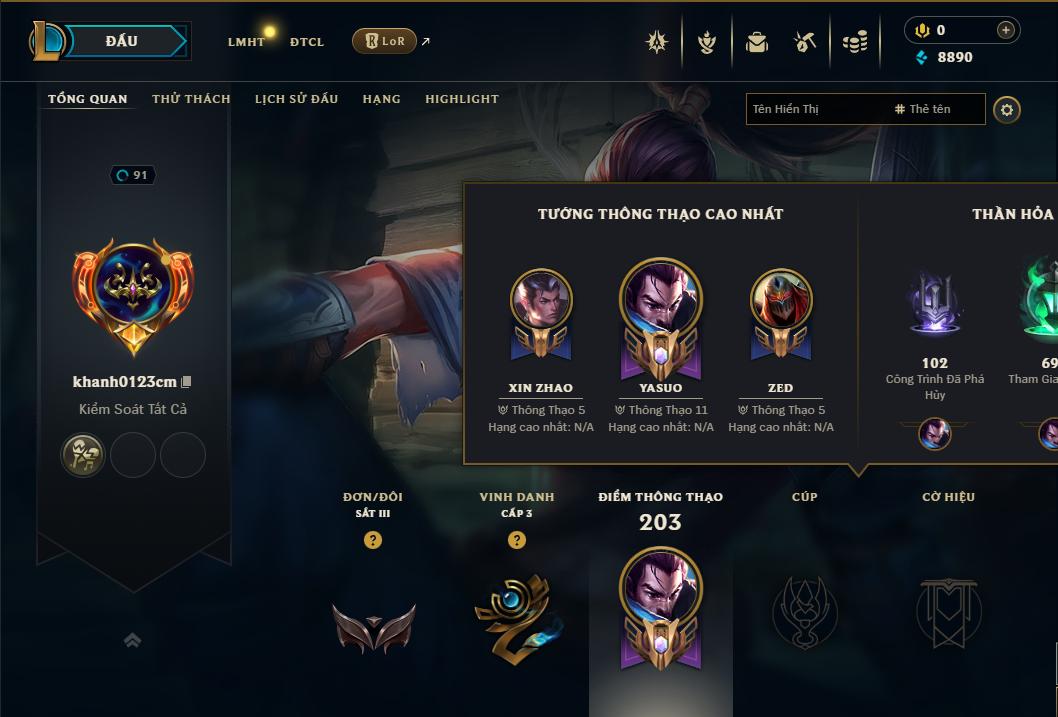The width and height of the screenshot is (1058, 717).
Task: Open the LỊCH SỬ ĐẤU tab
Action: [x=296, y=99]
